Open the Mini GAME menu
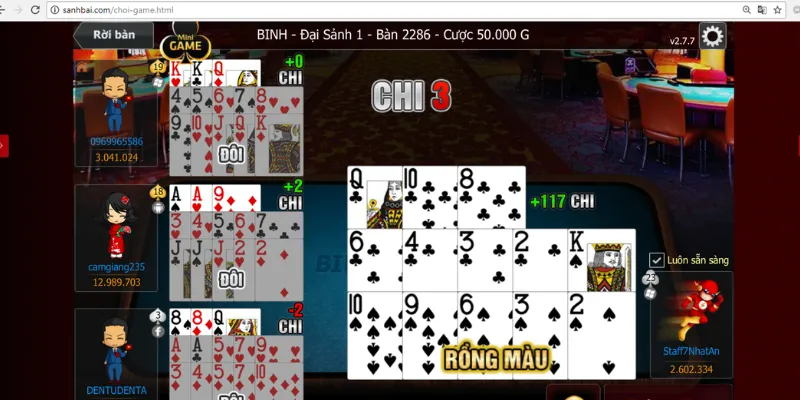 (185, 45)
